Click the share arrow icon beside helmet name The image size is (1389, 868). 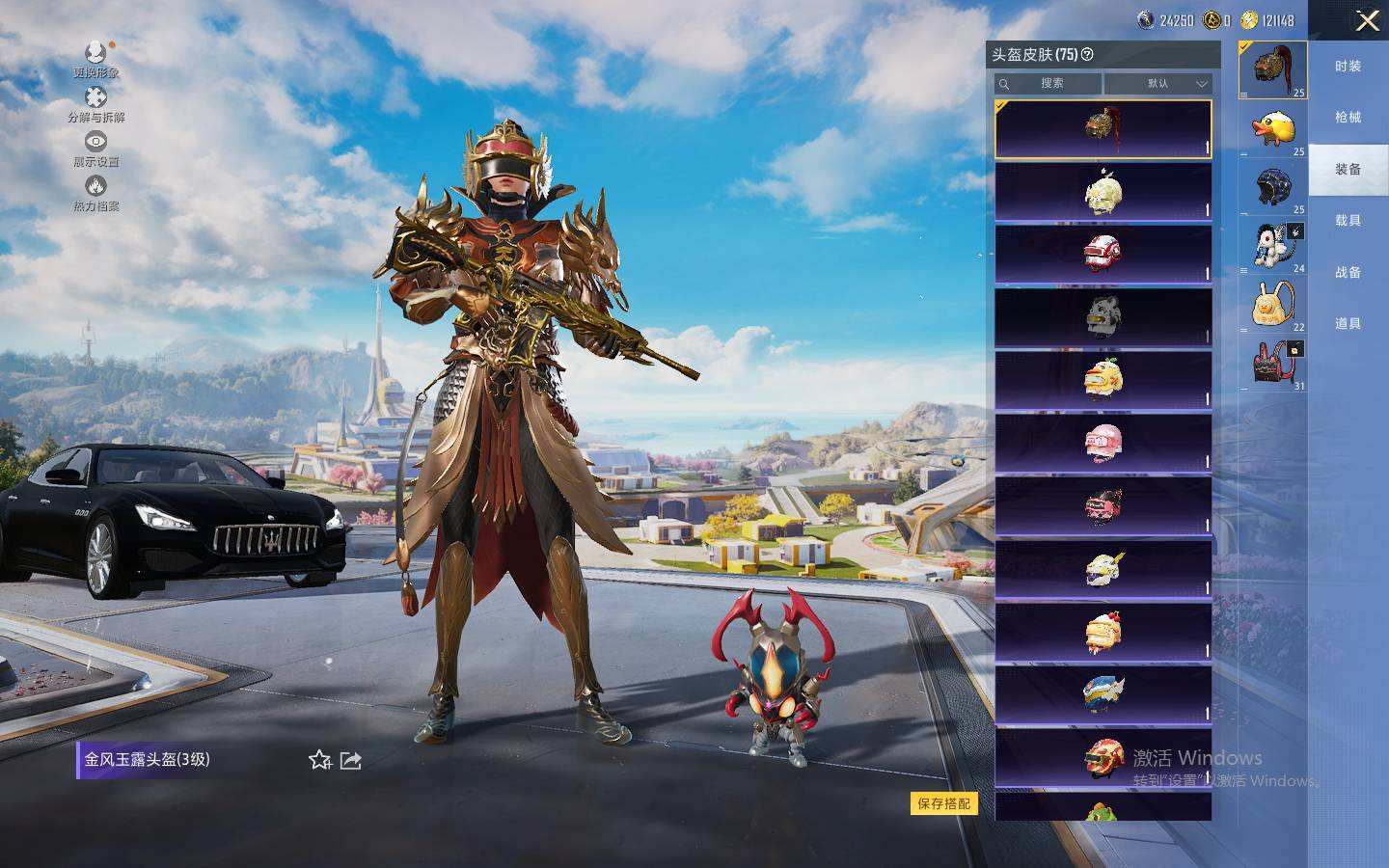[350, 761]
